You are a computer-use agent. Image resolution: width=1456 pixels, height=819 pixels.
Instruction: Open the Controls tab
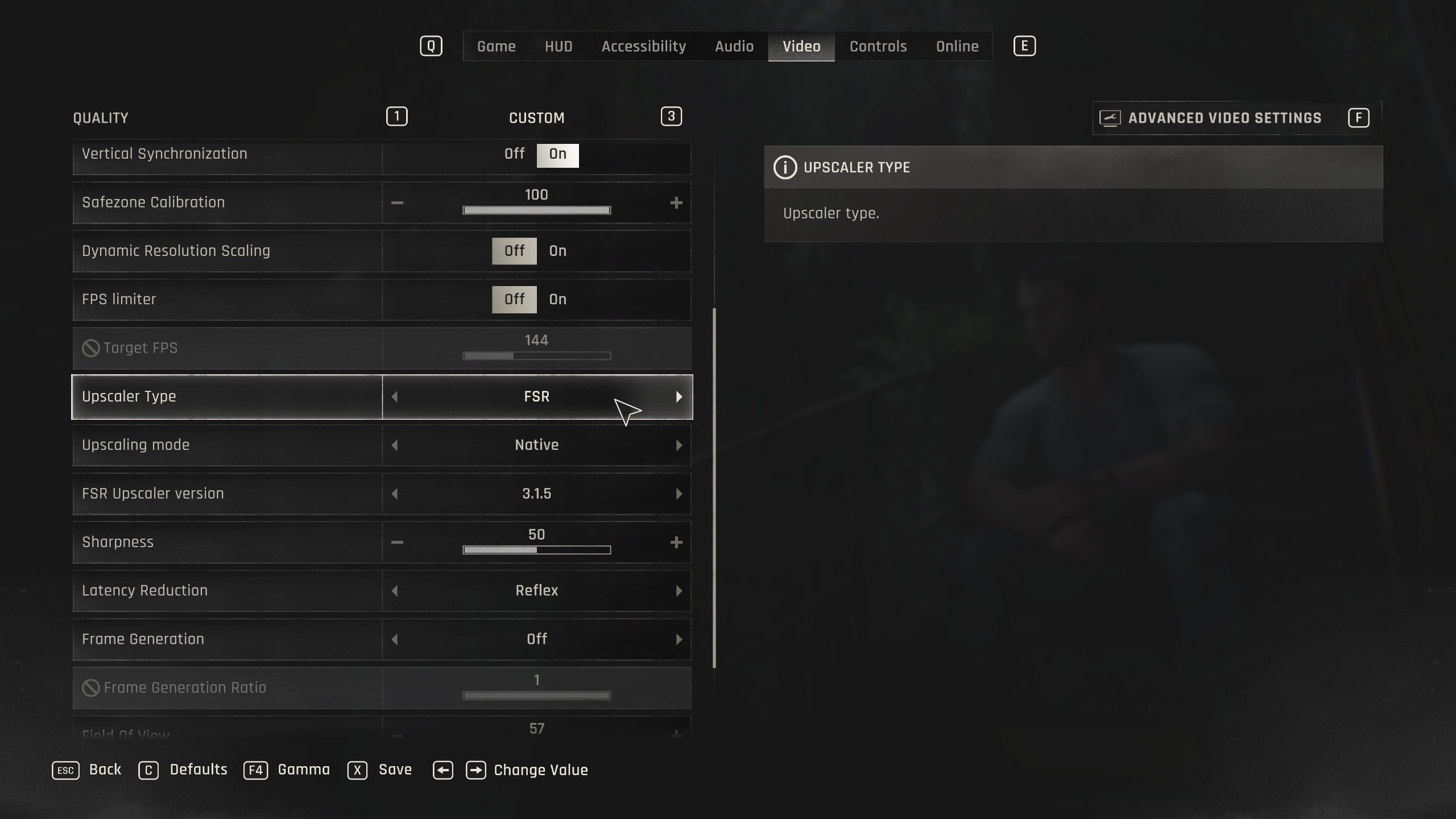coord(878,47)
